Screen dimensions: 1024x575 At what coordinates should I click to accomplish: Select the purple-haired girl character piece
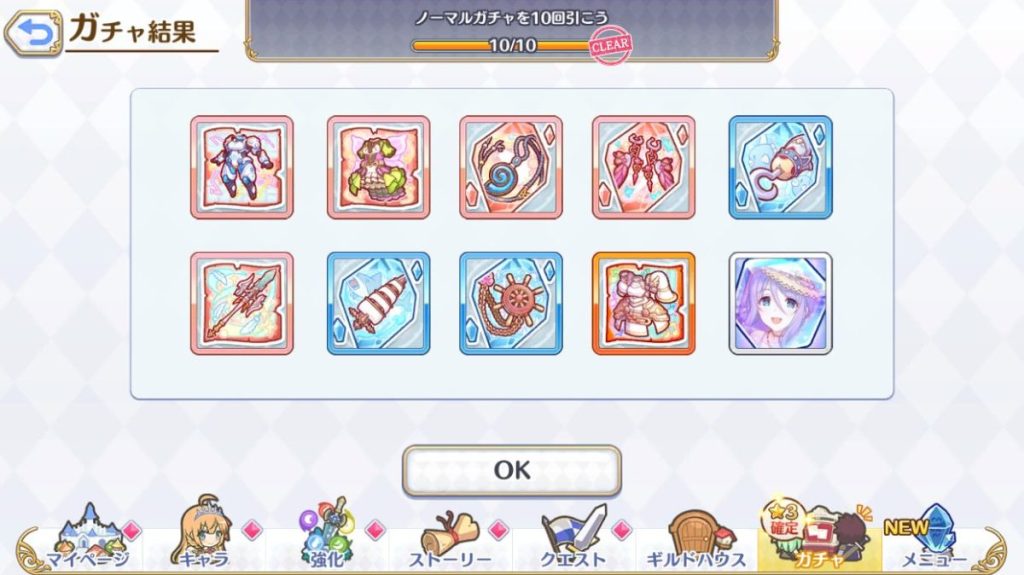[x=780, y=303]
